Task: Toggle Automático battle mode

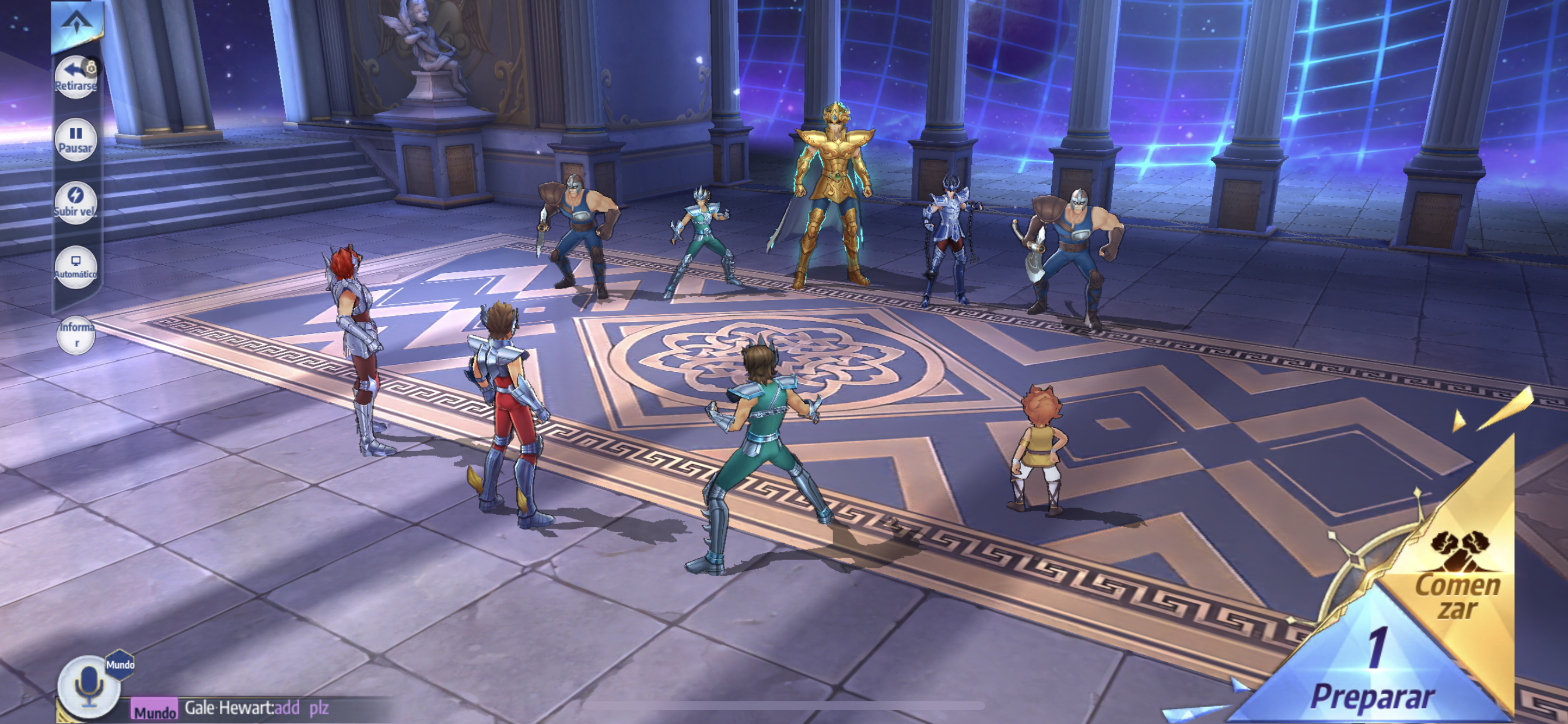Action: (x=75, y=266)
